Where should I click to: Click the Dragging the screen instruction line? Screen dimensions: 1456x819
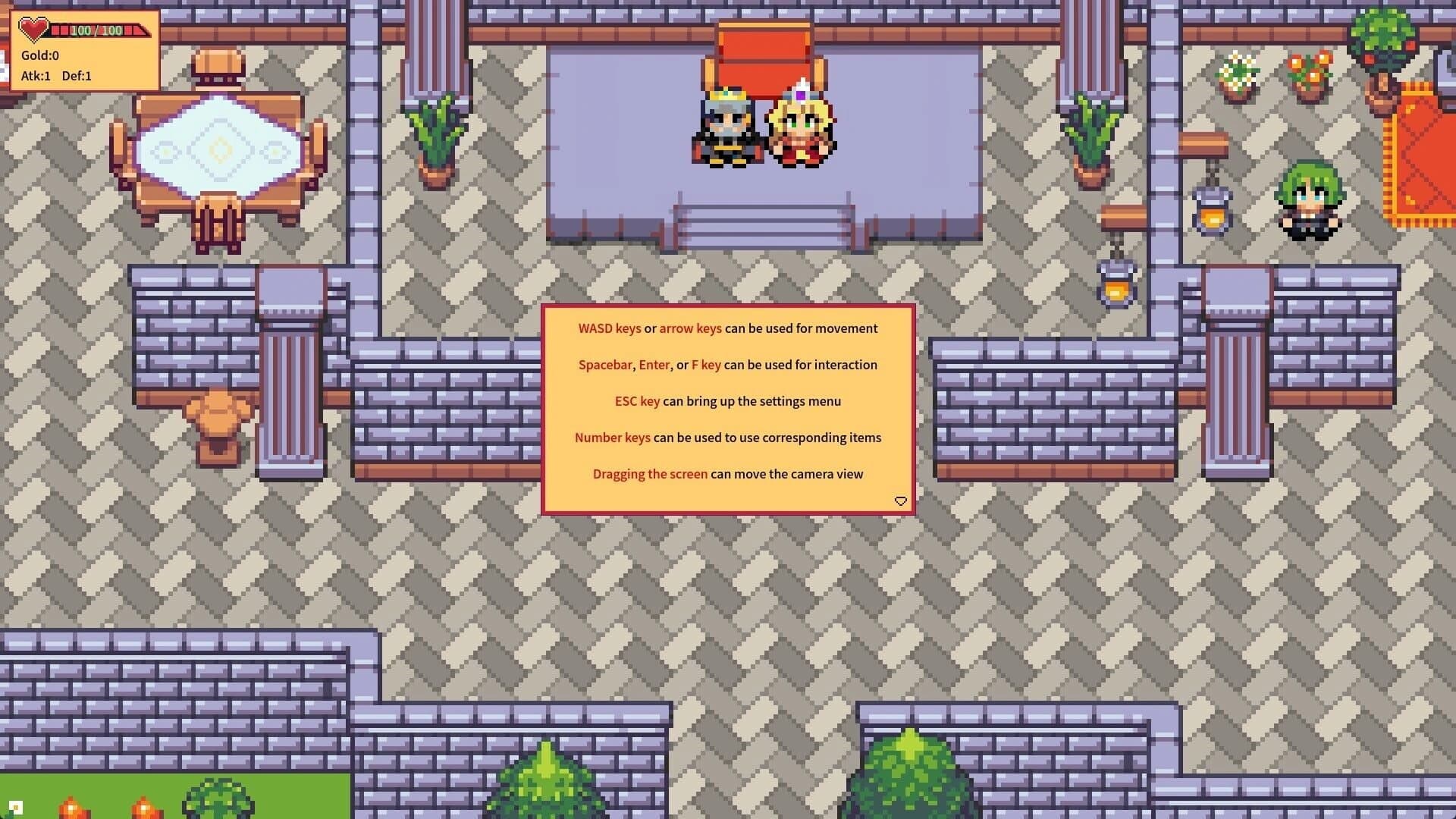(x=727, y=473)
